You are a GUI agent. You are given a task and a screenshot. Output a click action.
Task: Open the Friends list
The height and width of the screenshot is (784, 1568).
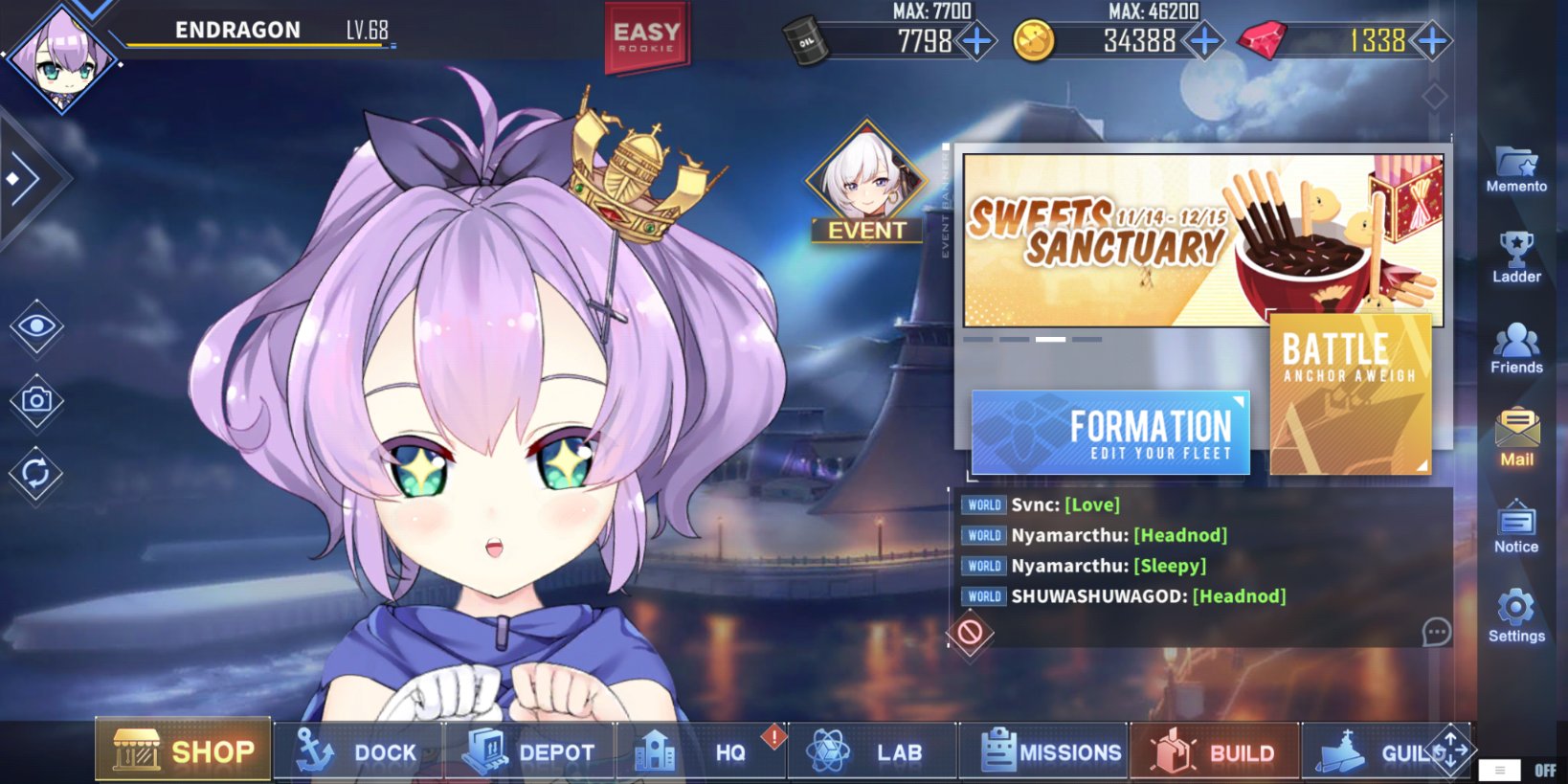1516,347
